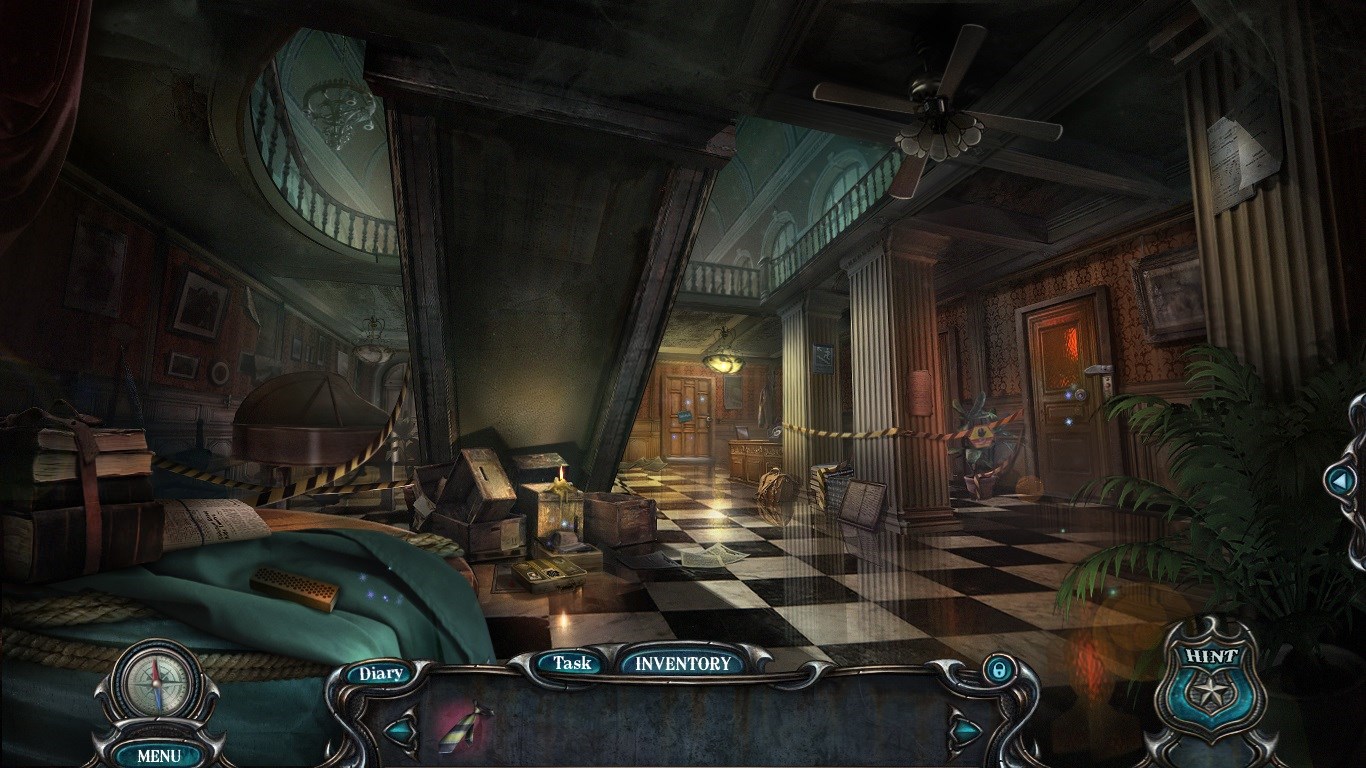The image size is (1366, 768).
Task: Select the striped necktie inventory item
Action: (x=465, y=727)
